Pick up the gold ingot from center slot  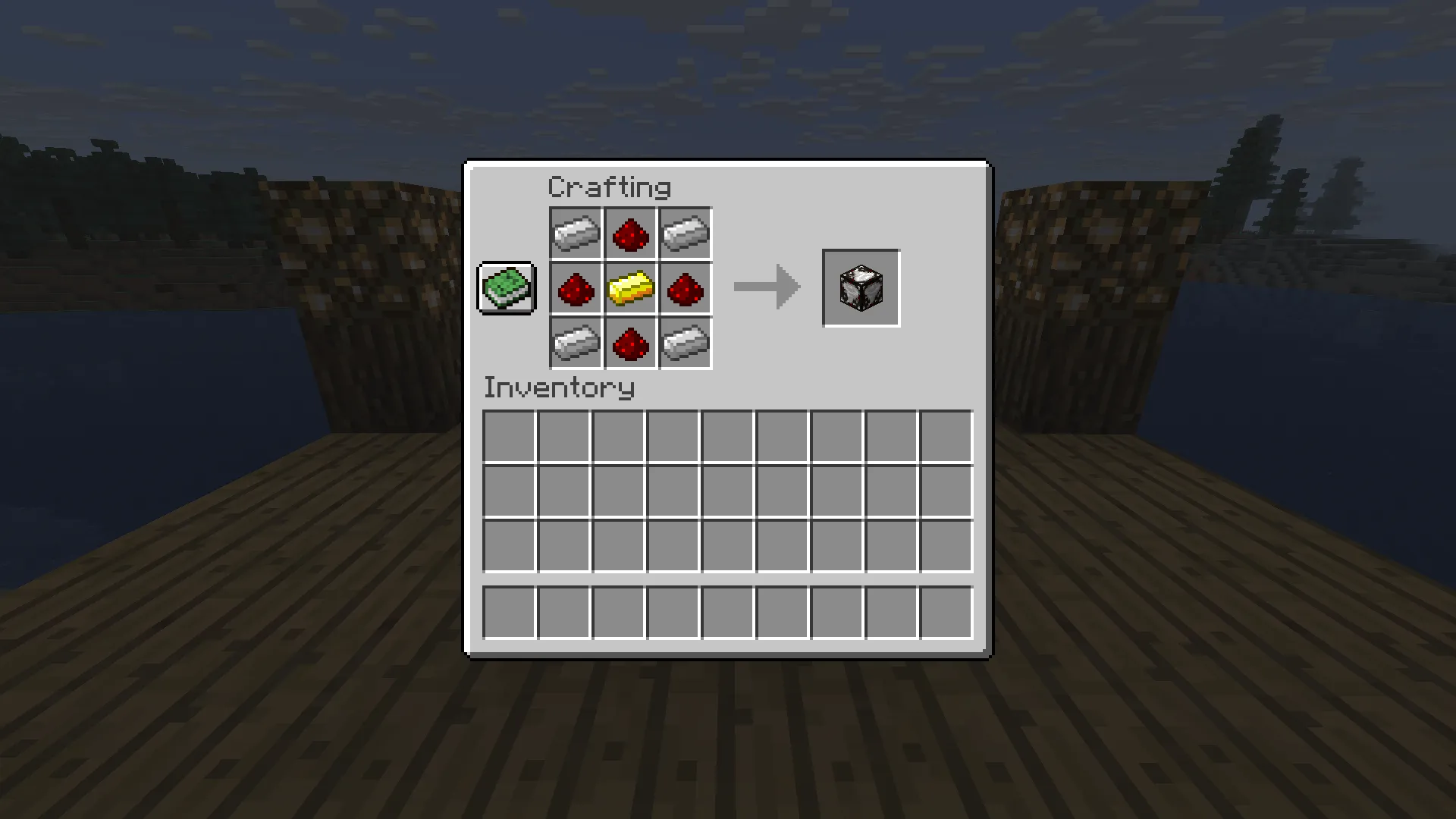631,289
